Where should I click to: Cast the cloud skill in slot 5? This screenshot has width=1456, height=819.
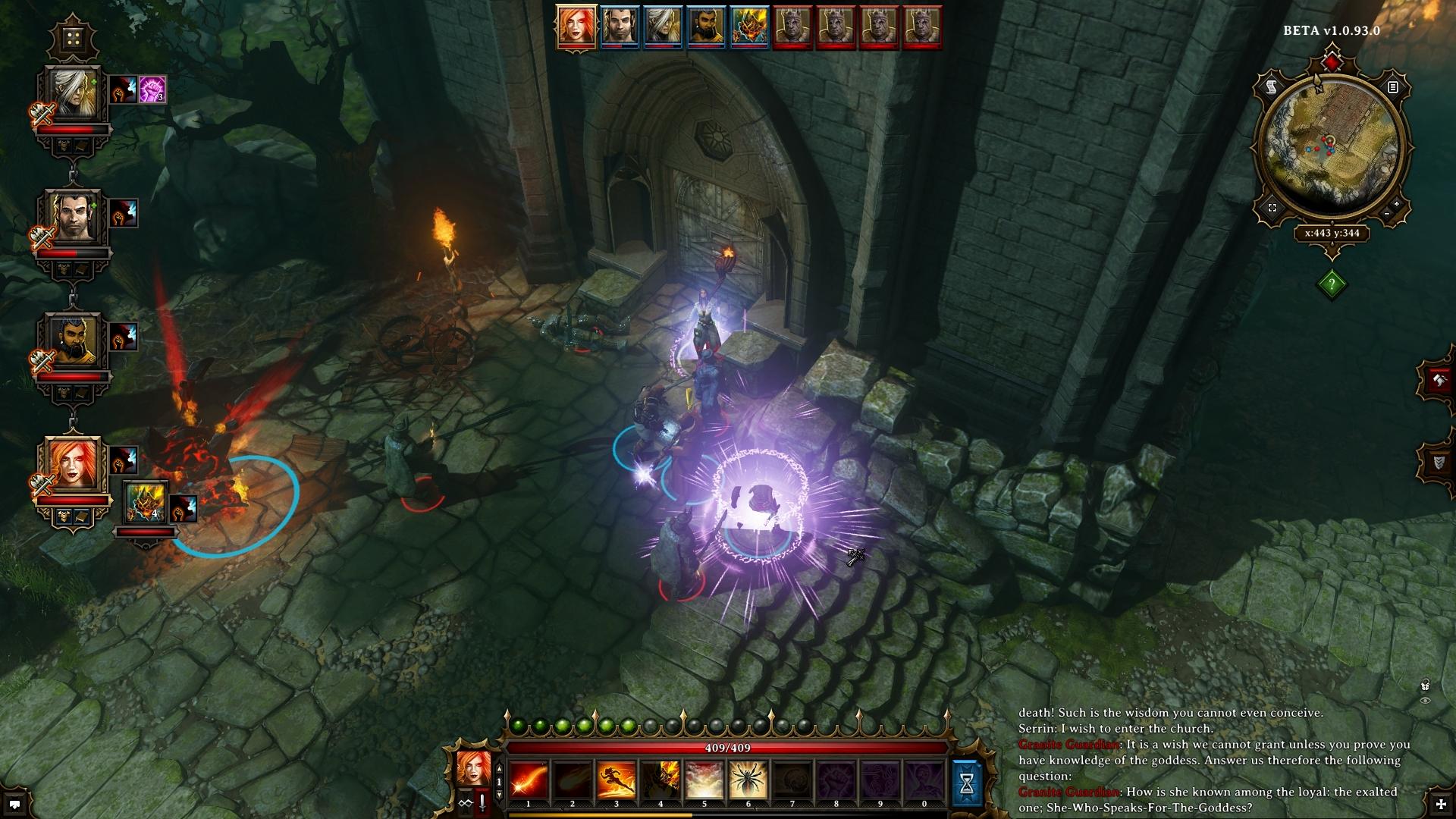pos(704,781)
